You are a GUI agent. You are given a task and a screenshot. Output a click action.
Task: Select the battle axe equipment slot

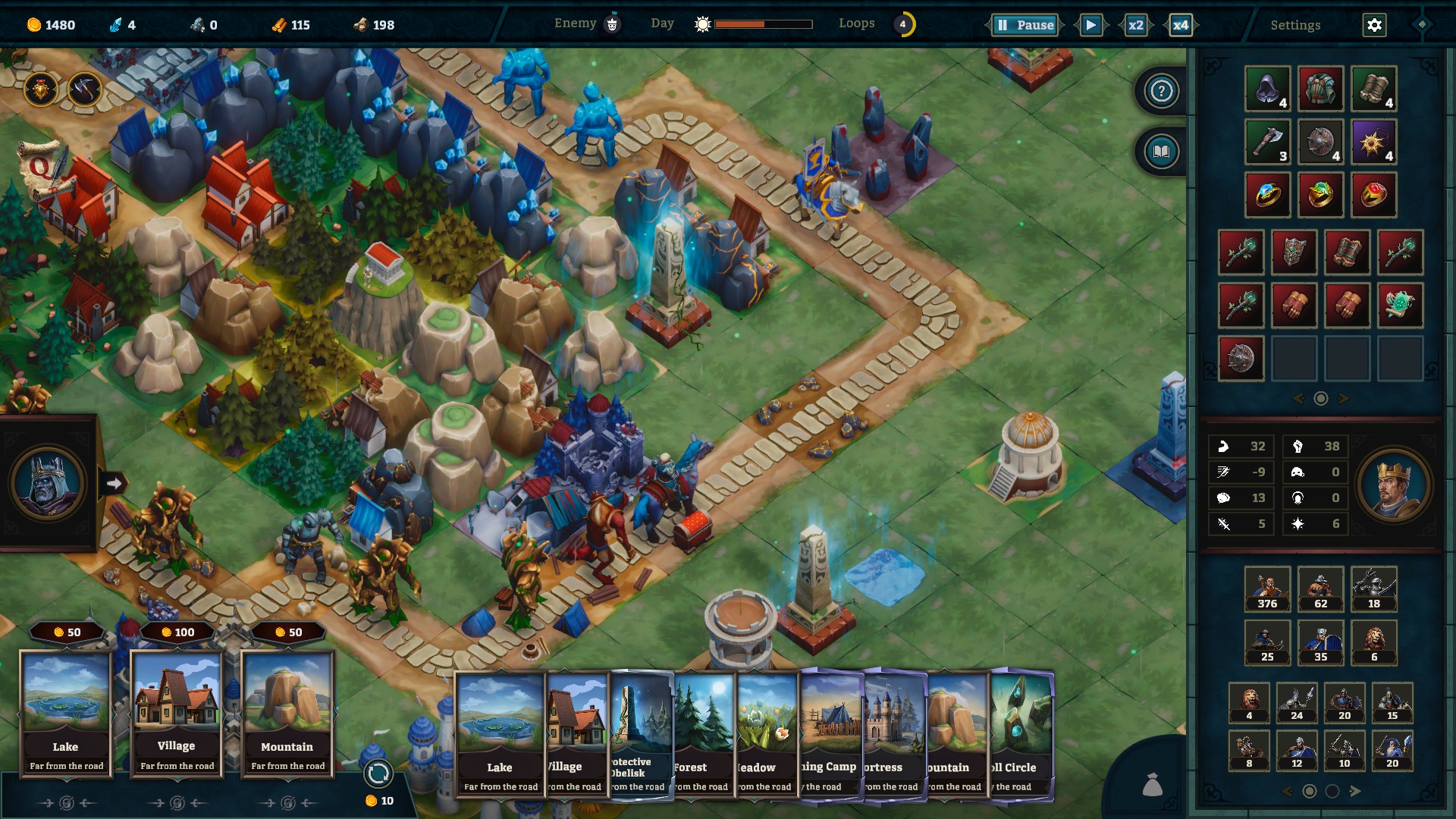pyautogui.click(x=1267, y=142)
